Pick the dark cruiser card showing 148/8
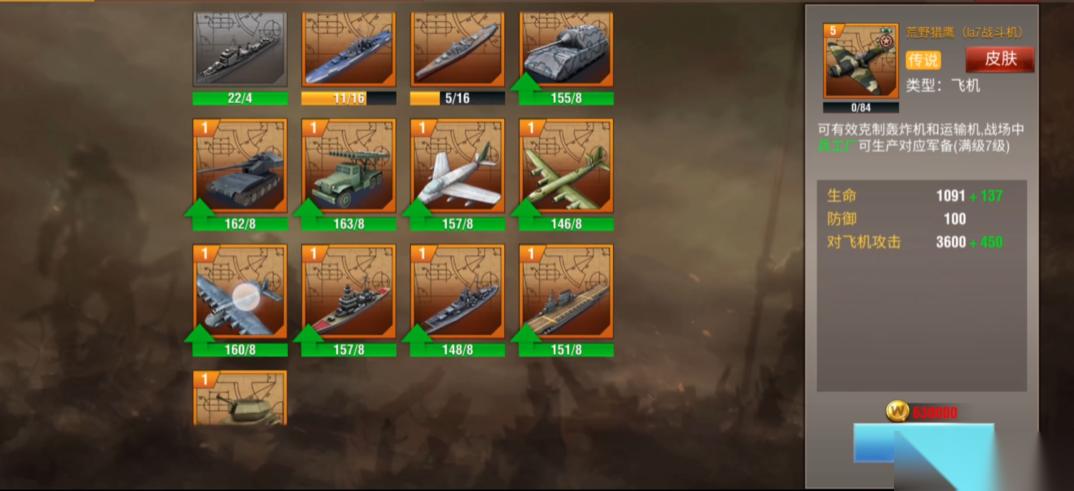This screenshot has height=491, width=1074. point(457,292)
